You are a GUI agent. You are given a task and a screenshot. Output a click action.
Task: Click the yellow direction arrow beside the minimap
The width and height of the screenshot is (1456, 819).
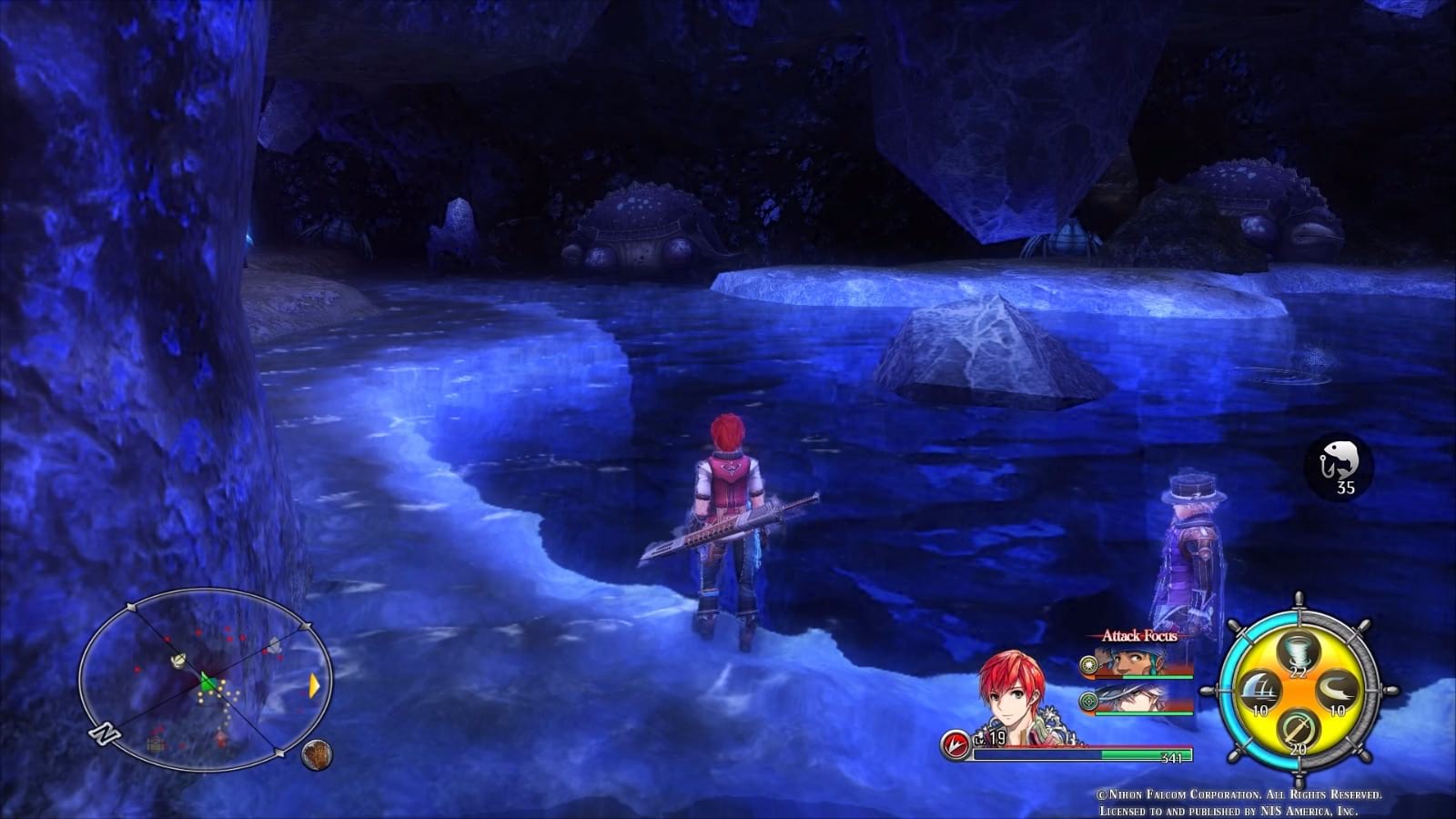pos(315,684)
